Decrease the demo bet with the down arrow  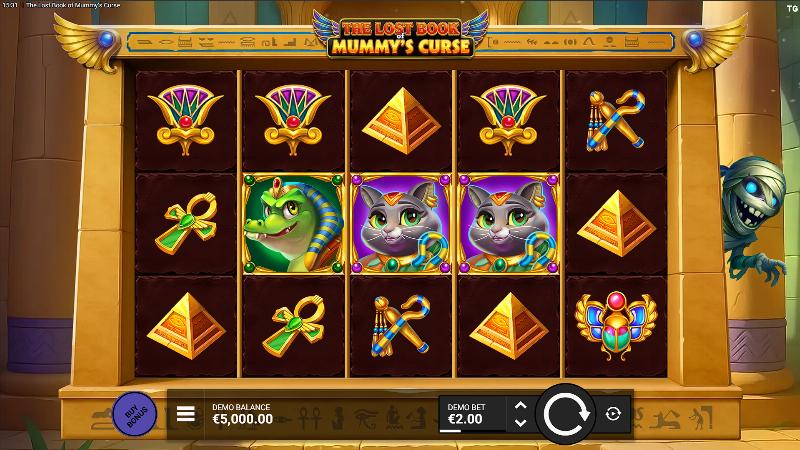tap(519, 421)
